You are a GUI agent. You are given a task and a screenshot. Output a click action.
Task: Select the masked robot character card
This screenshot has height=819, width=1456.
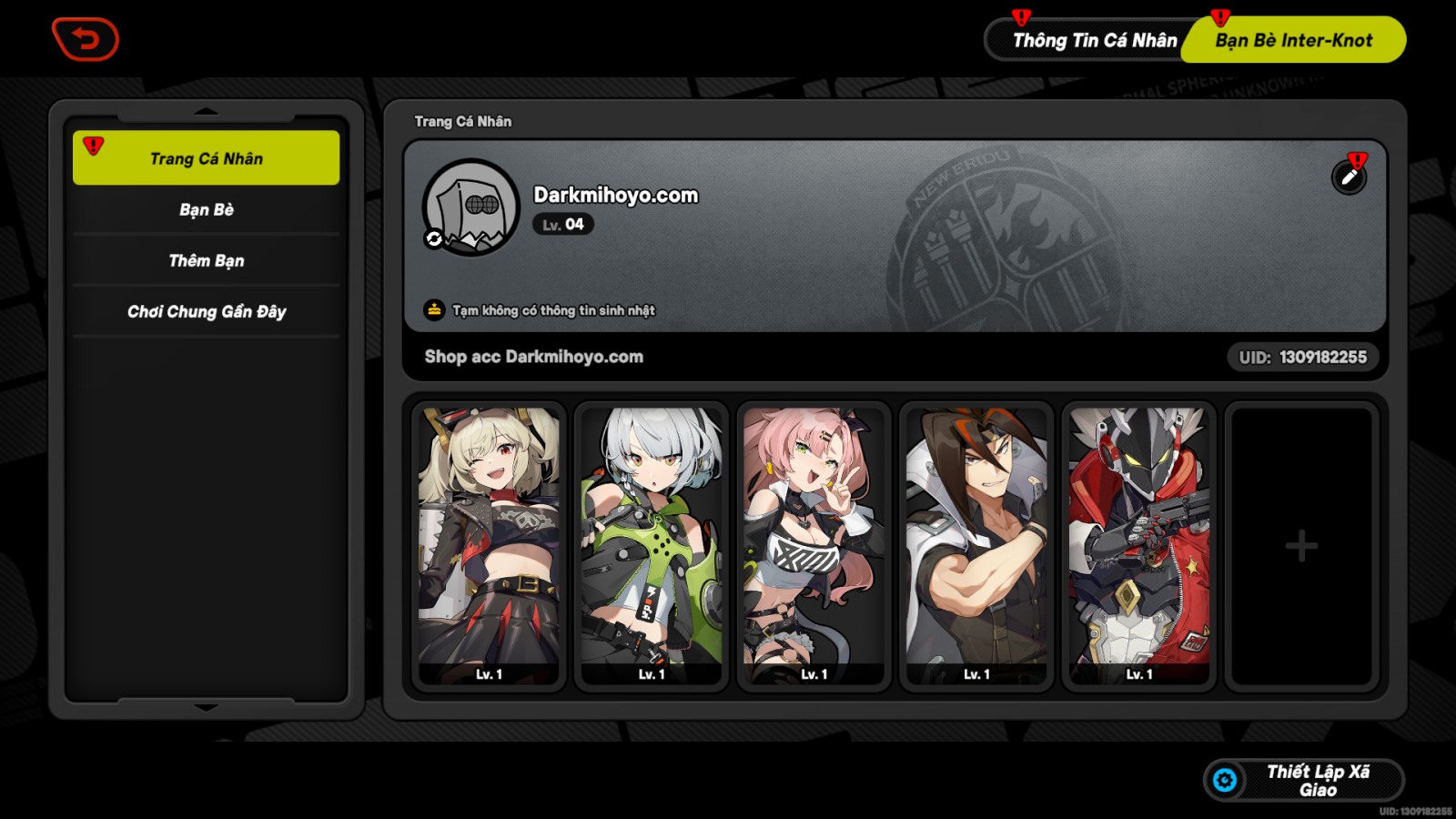click(x=1137, y=543)
